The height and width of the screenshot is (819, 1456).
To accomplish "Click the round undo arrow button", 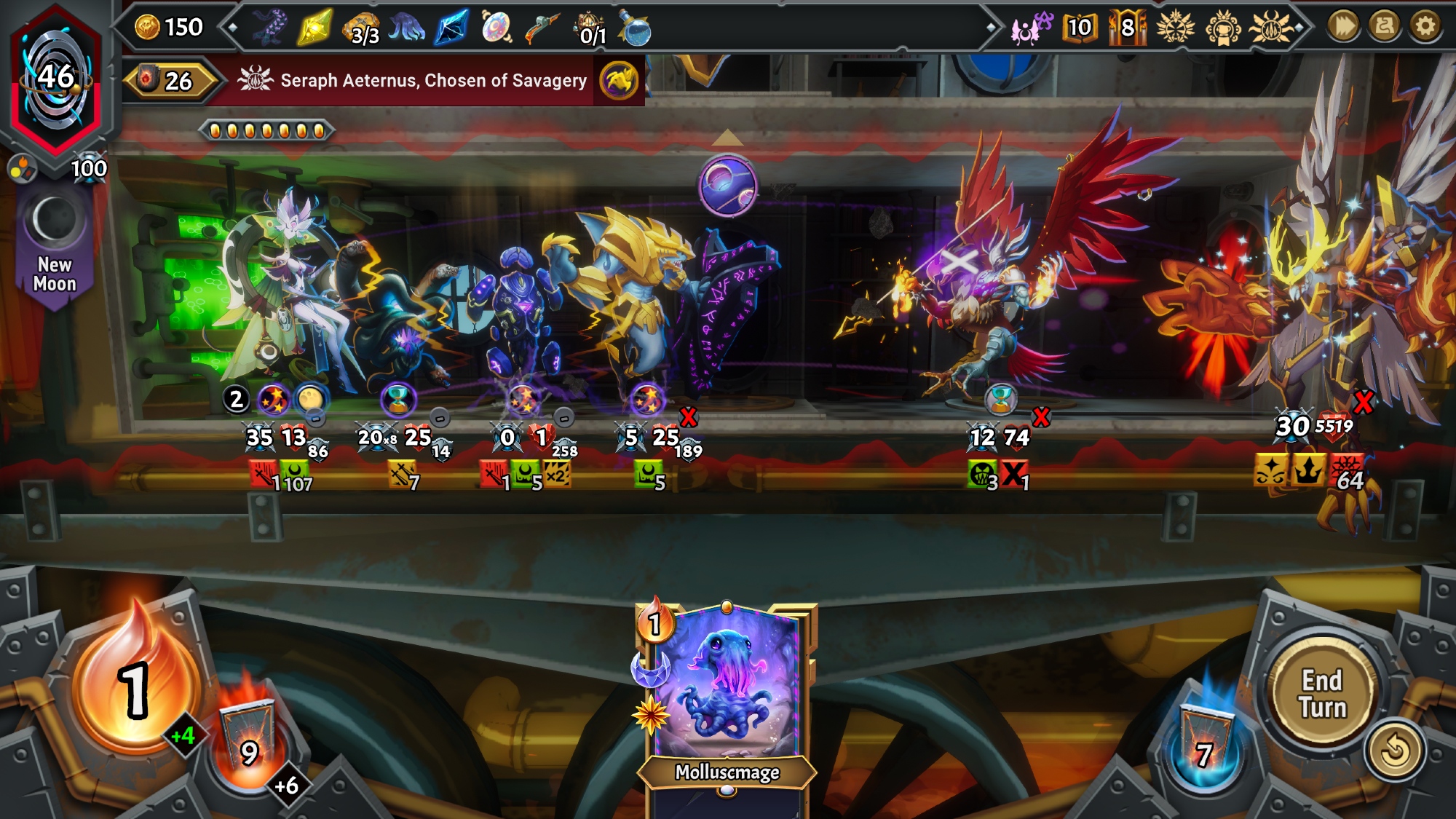I will [1394, 751].
